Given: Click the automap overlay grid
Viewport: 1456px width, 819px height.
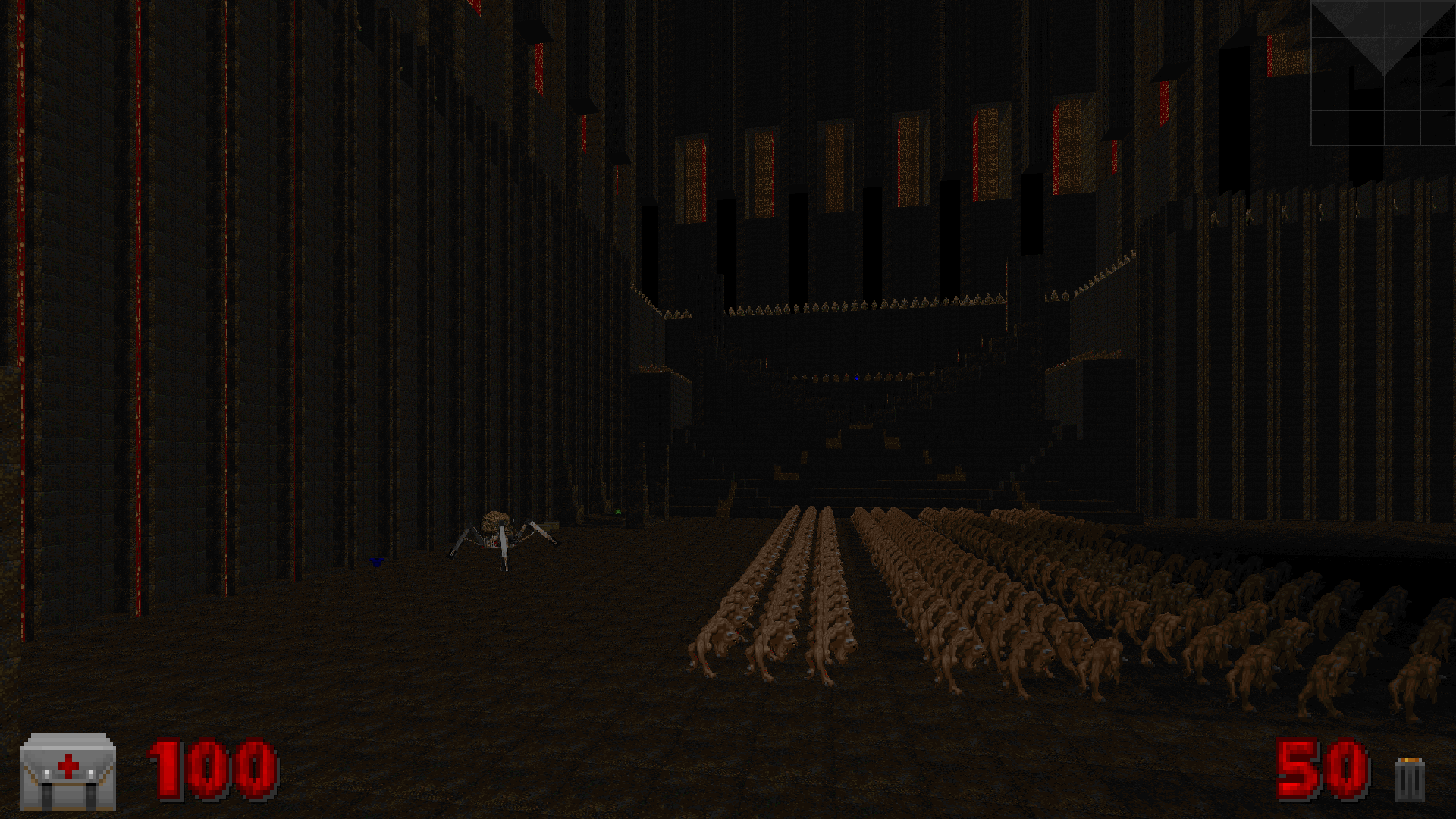Looking at the screenshot, I should pos(1382,73).
